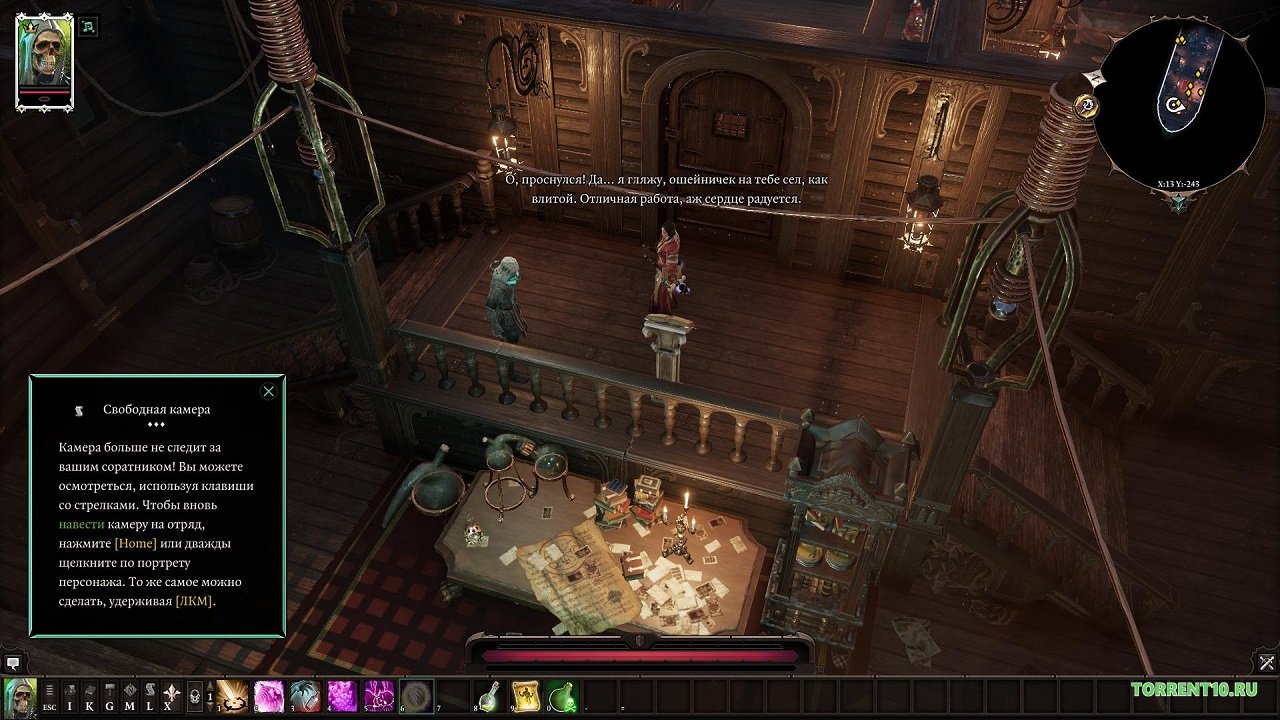
Task: Click the small portrait left of hotbar
Action: click(20, 694)
